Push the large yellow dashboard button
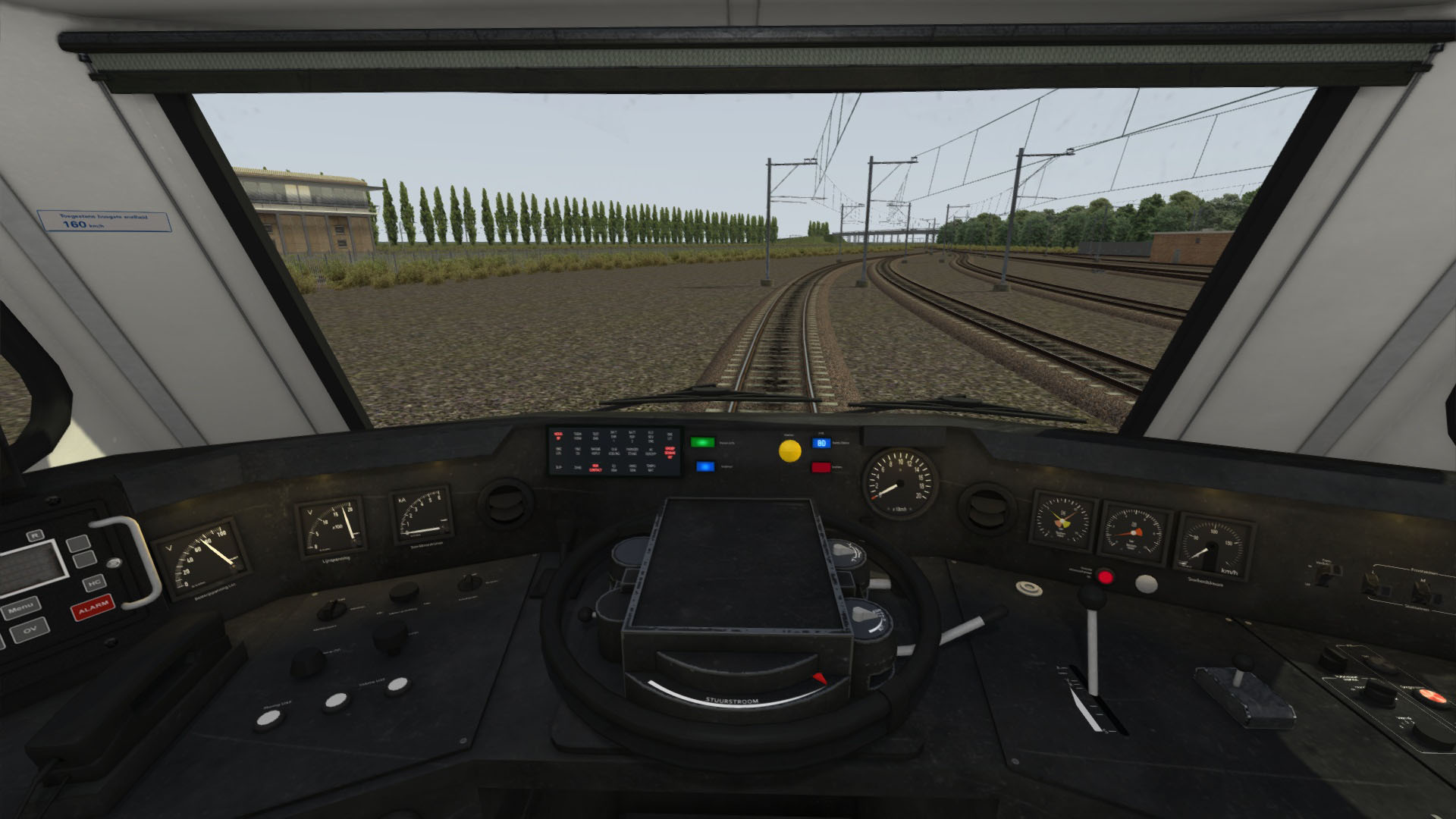1456x819 pixels. (x=789, y=450)
